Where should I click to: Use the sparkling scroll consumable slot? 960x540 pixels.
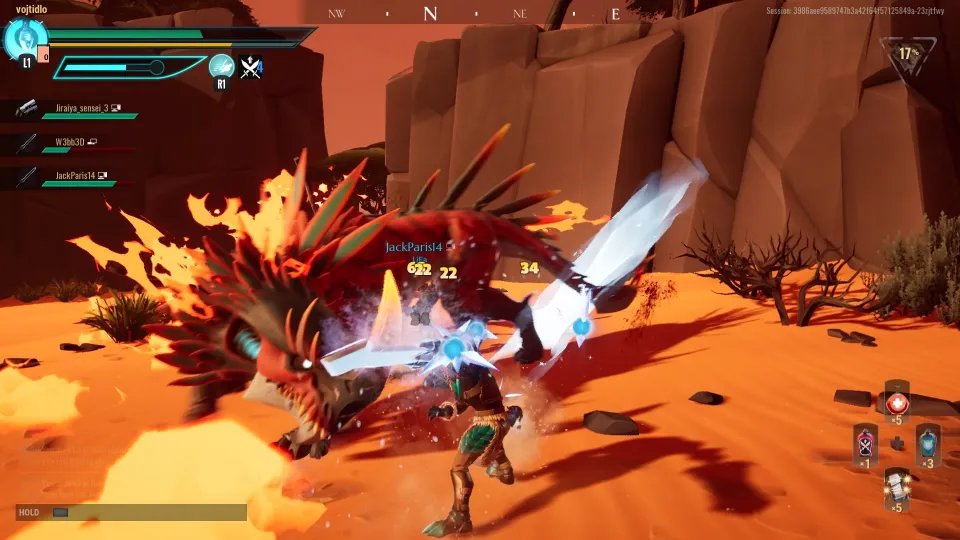coord(896,488)
